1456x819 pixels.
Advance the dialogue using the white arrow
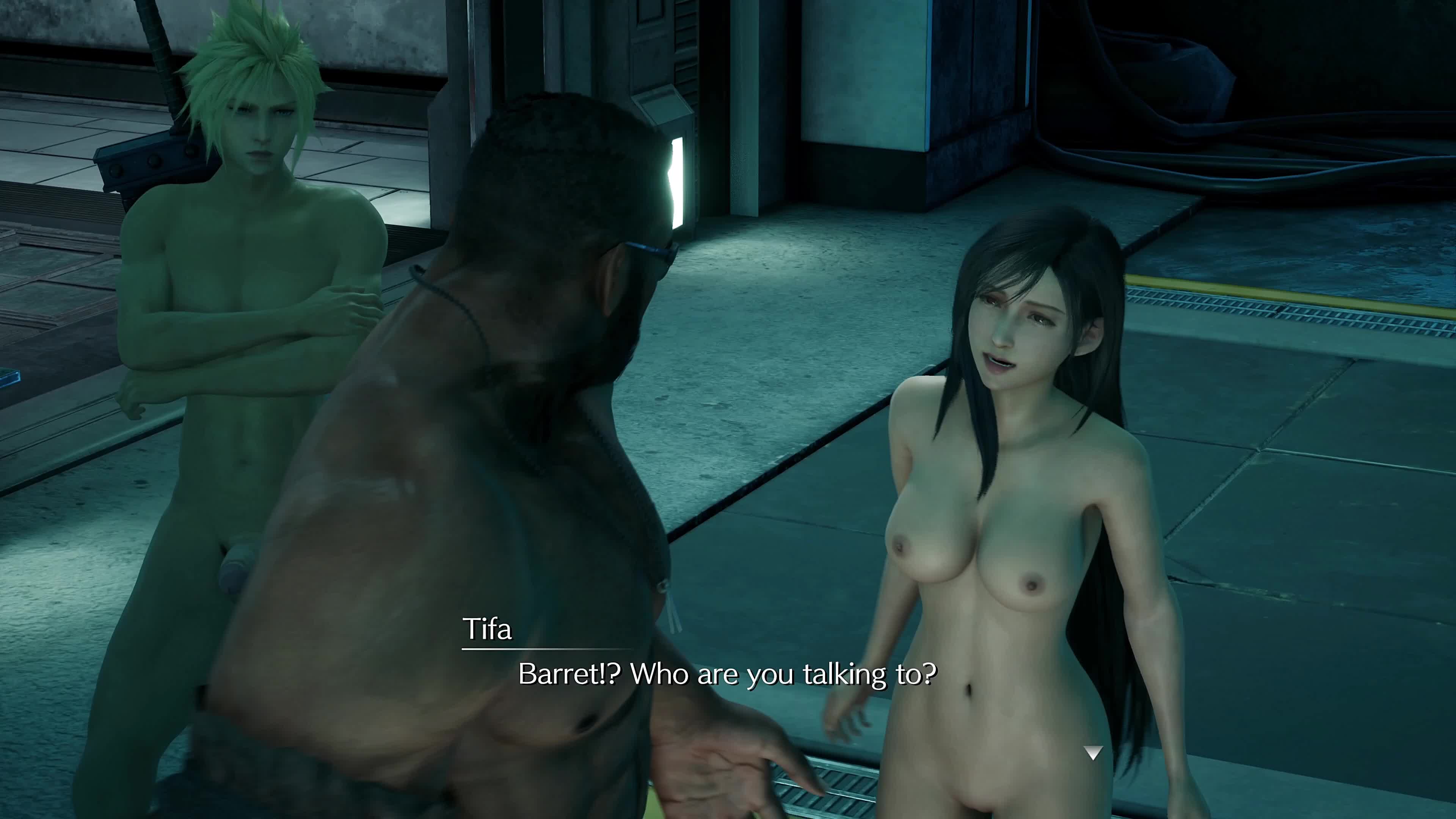coord(1093,753)
